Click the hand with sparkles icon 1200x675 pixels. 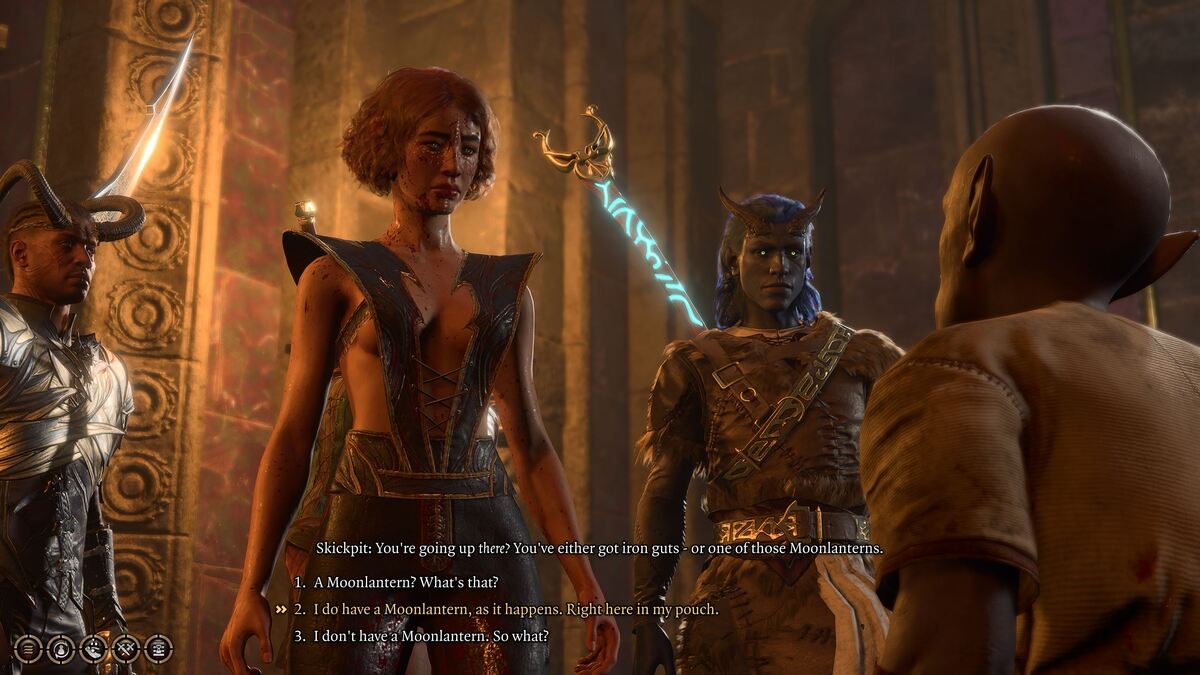pyautogui.click(x=93, y=648)
